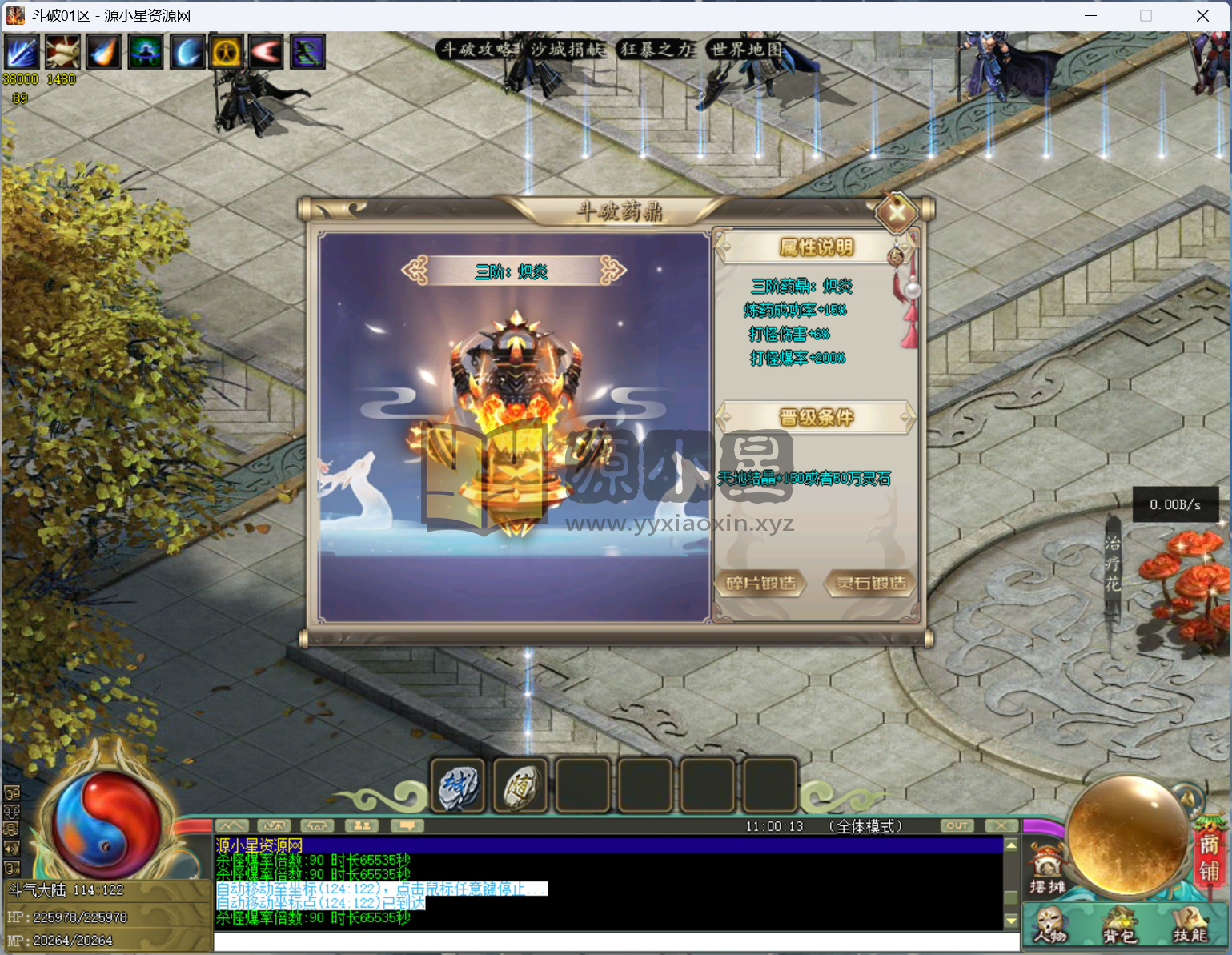Show the next cauldron tier with right arrow

point(612,271)
